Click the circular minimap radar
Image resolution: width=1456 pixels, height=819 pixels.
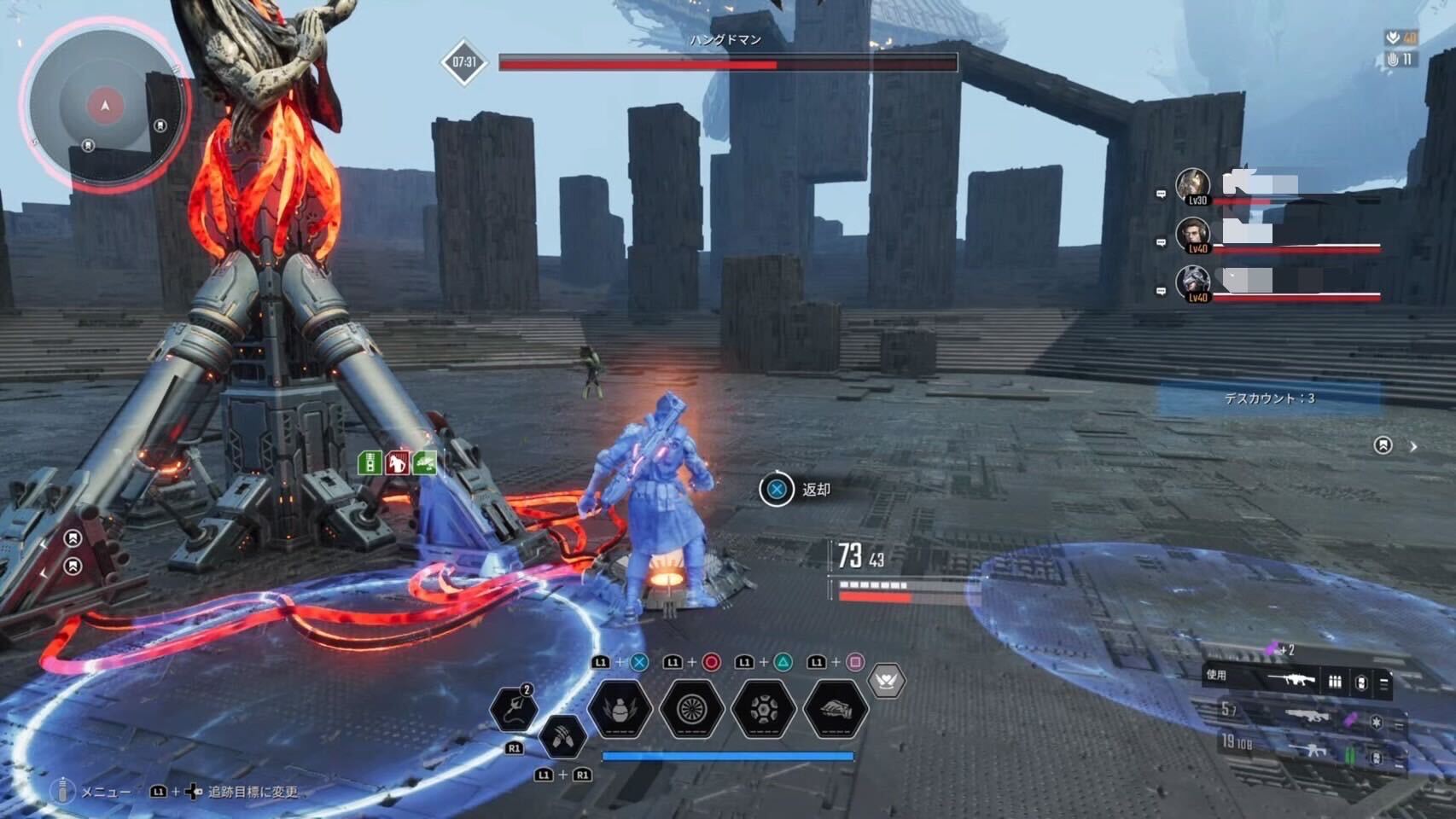pyautogui.click(x=105, y=106)
